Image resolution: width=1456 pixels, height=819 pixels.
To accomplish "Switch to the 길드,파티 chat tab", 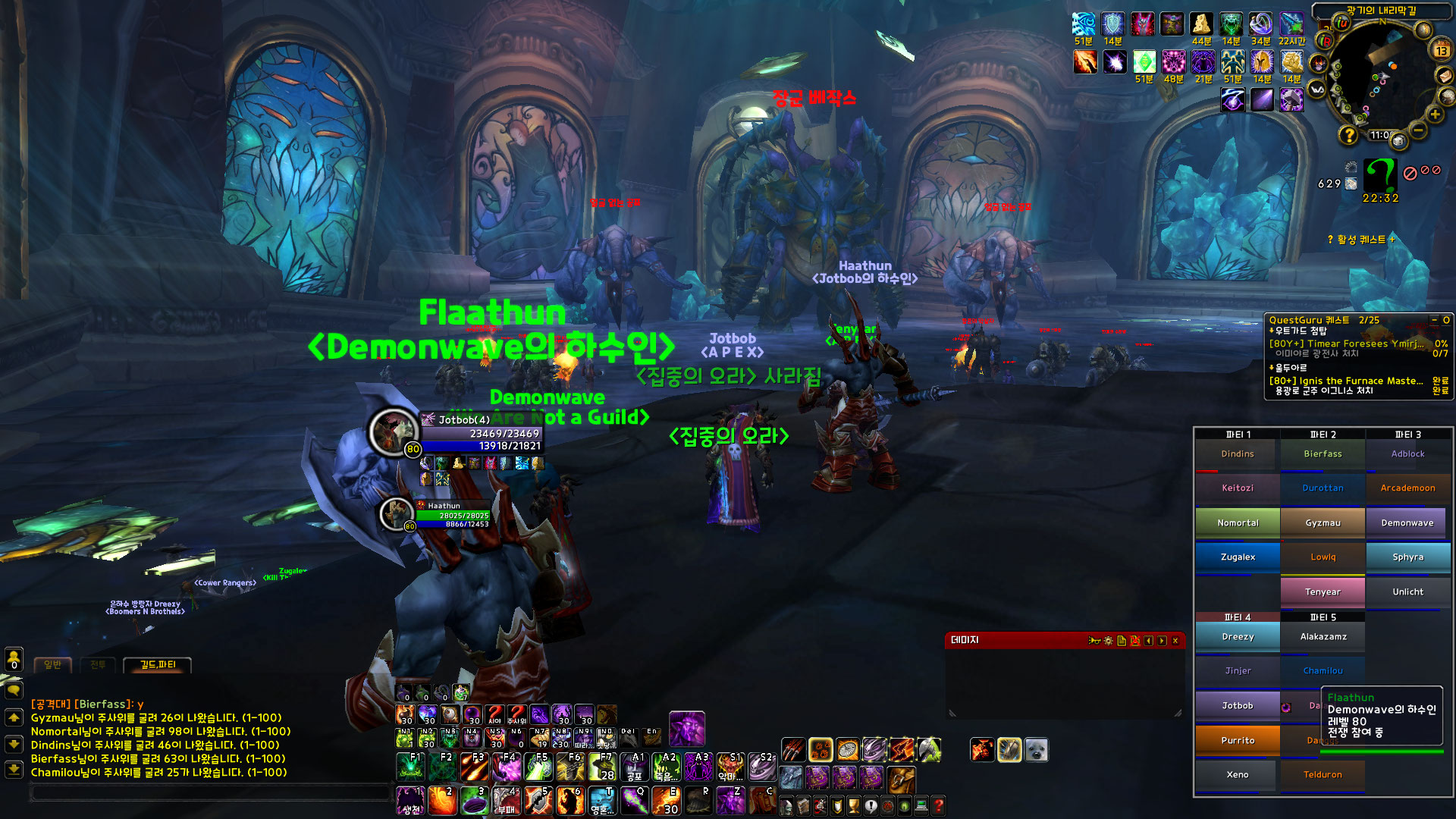I will tap(158, 665).
